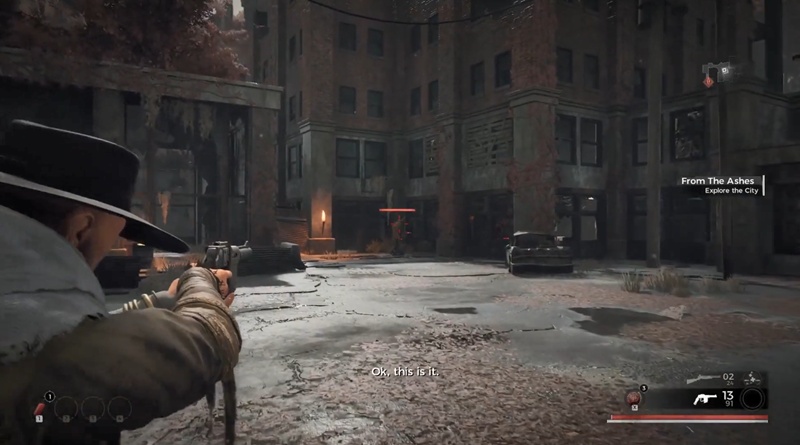Select the handgun's empty mod circle
The height and width of the screenshot is (445, 800).
(754, 399)
